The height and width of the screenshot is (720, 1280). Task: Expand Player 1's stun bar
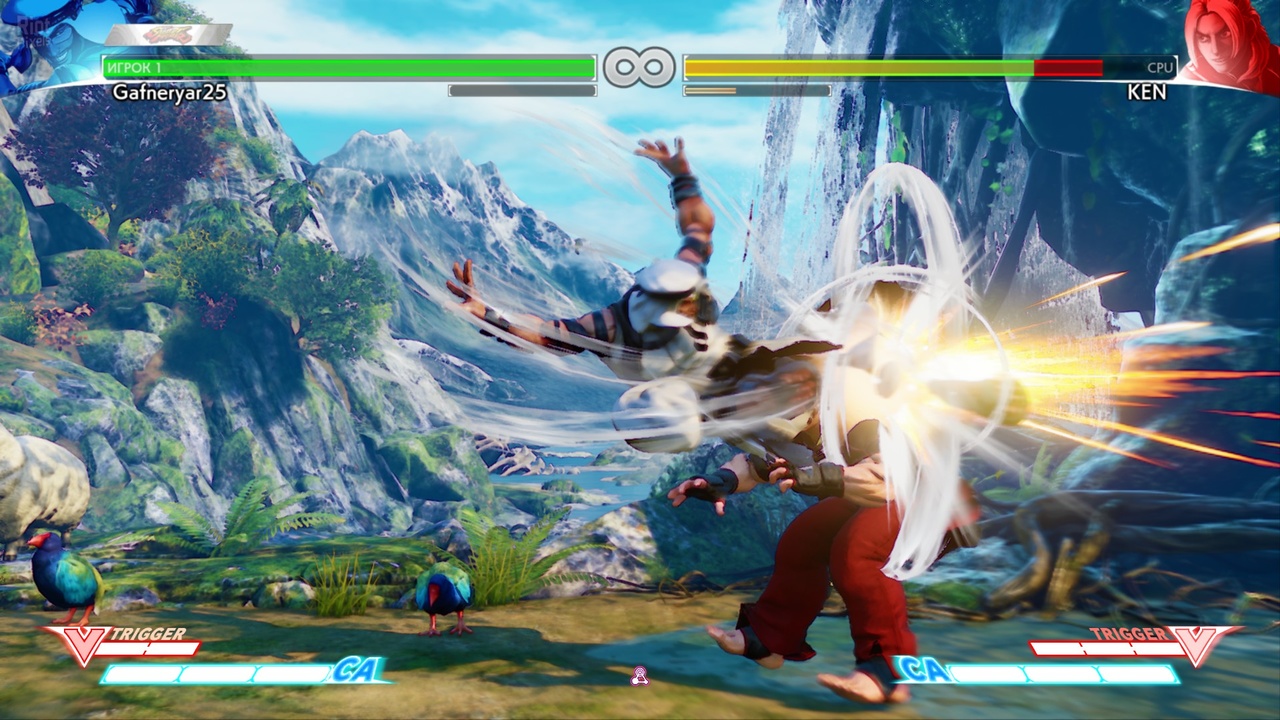tap(522, 89)
